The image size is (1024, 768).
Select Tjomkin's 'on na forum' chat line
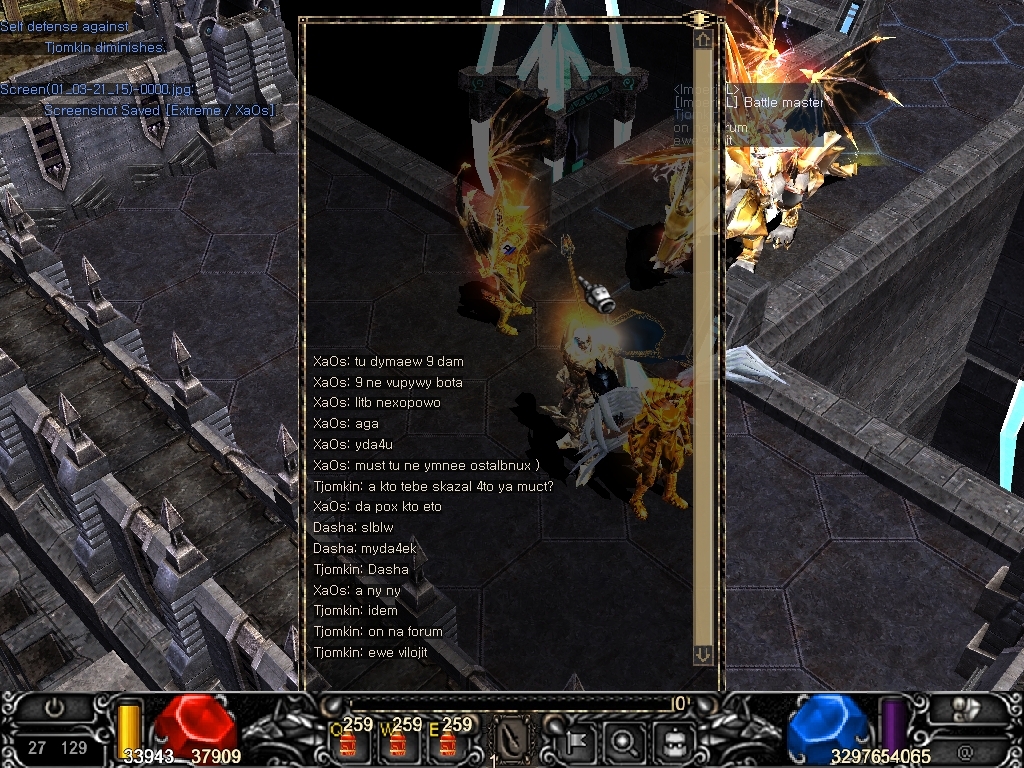click(x=378, y=631)
